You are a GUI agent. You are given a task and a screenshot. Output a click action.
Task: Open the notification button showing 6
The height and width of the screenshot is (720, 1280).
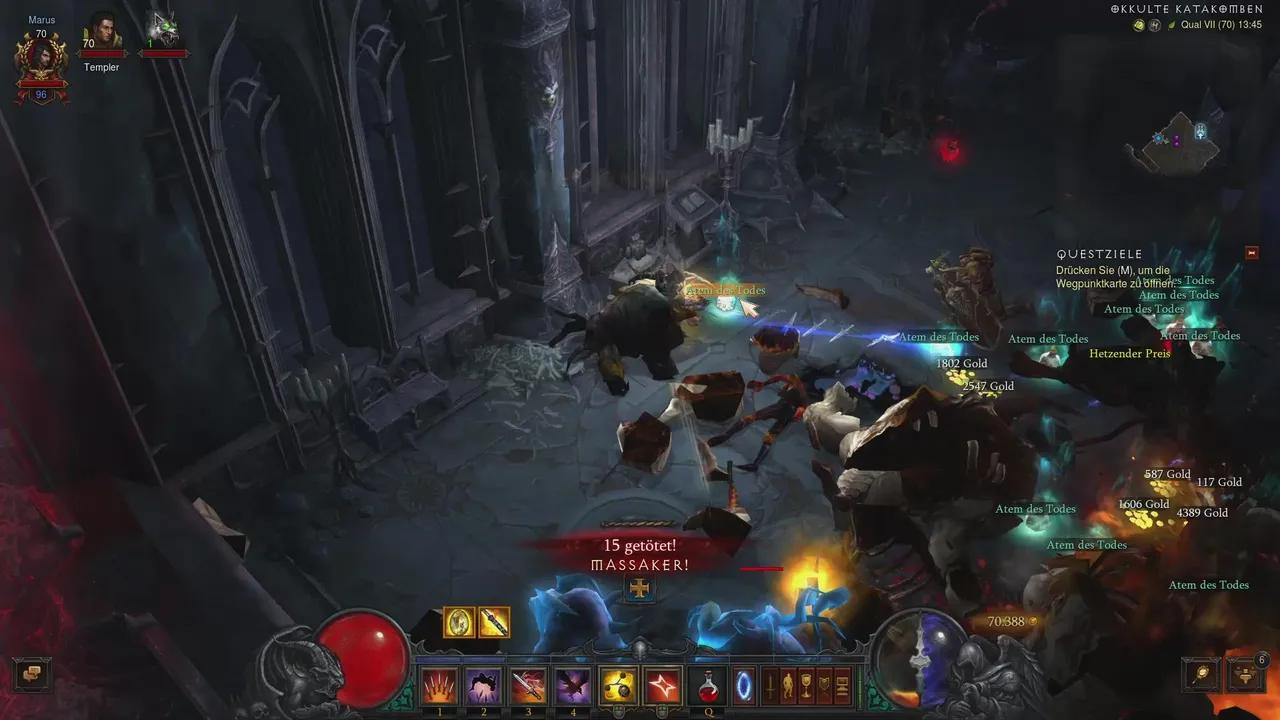1246,673
